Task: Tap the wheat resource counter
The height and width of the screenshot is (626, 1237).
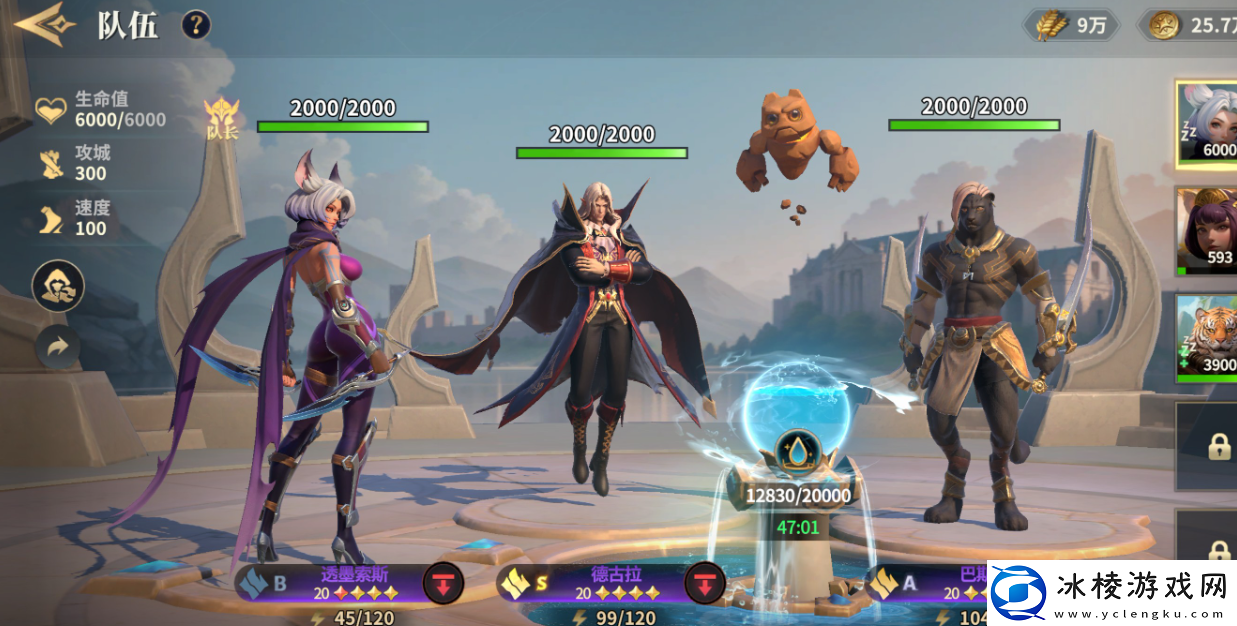Action: 1073,26
